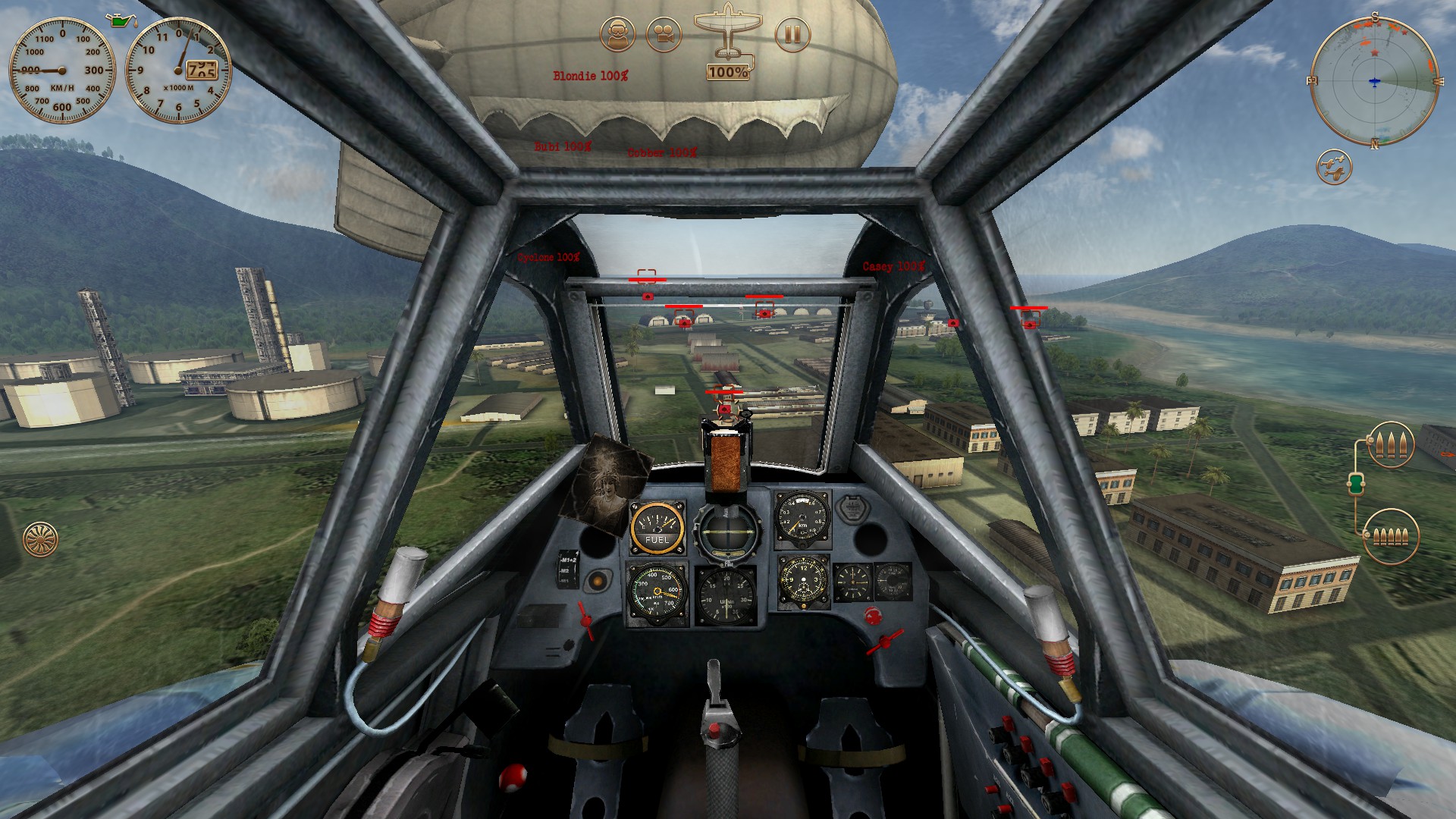This screenshot has width=1456, height=819.
Task: Tap the squadron planes icon below radar
Action: pyautogui.click(x=1334, y=167)
